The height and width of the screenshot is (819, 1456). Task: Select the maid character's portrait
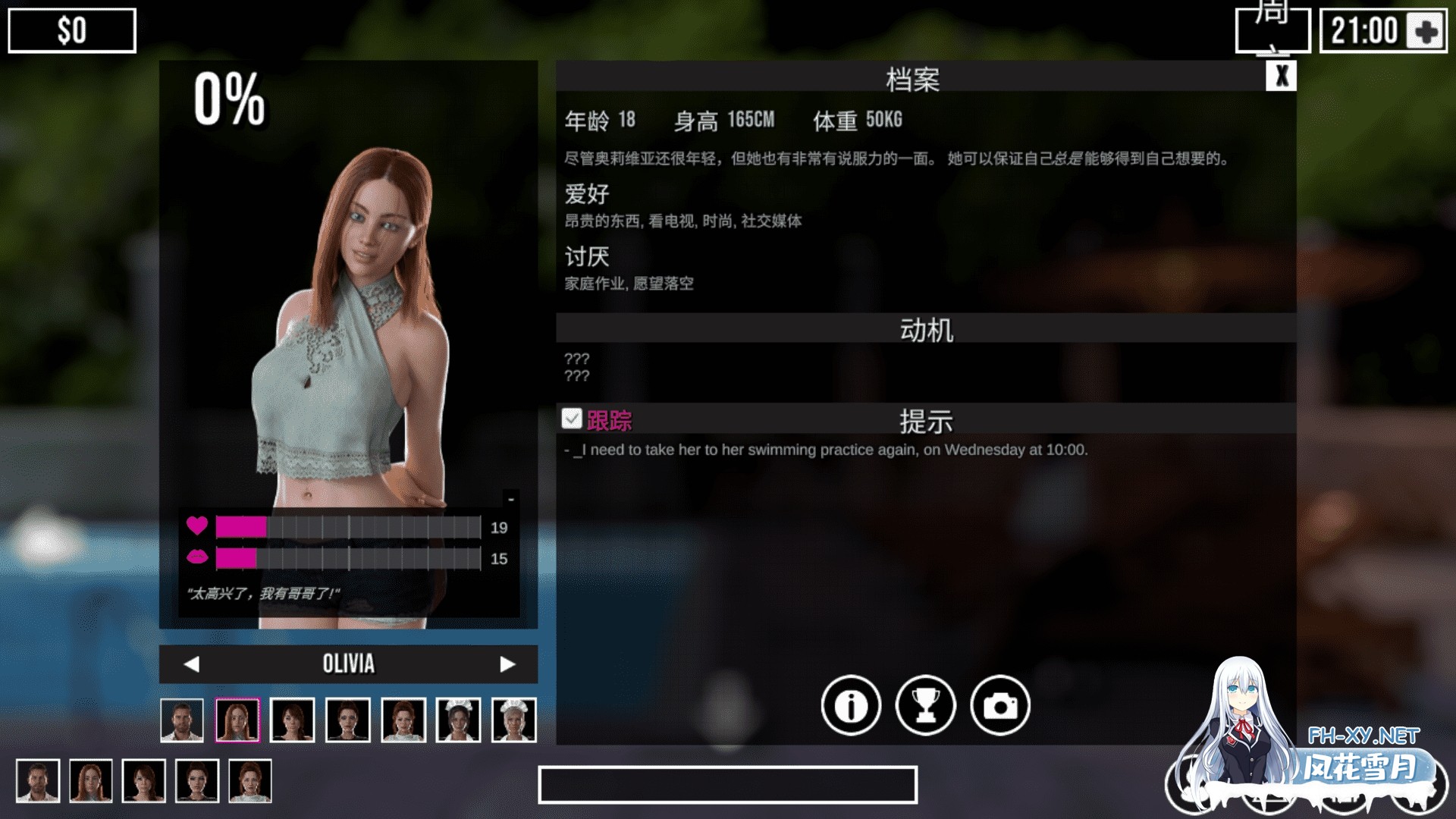458,719
